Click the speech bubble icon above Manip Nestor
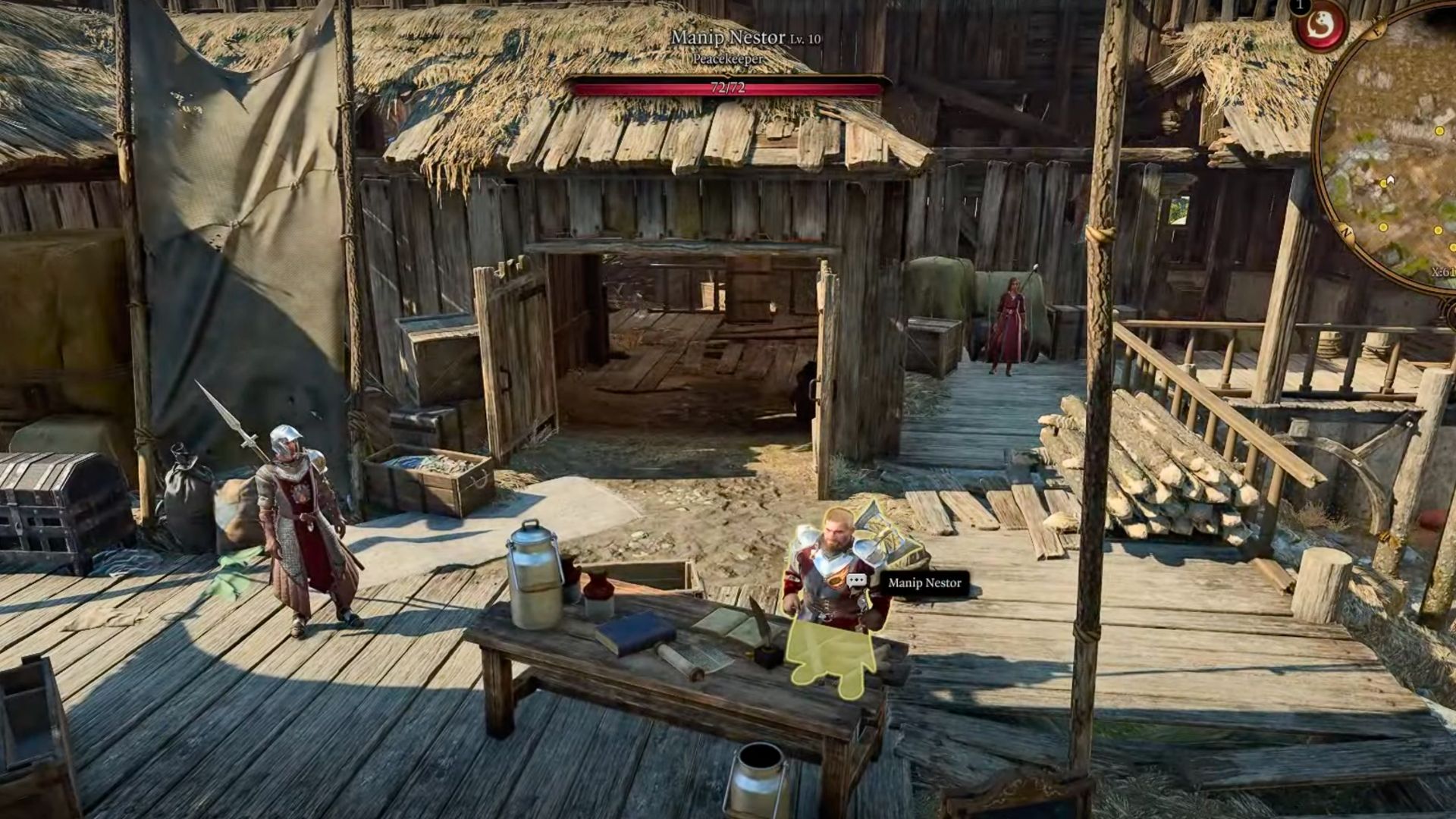 pos(856,581)
